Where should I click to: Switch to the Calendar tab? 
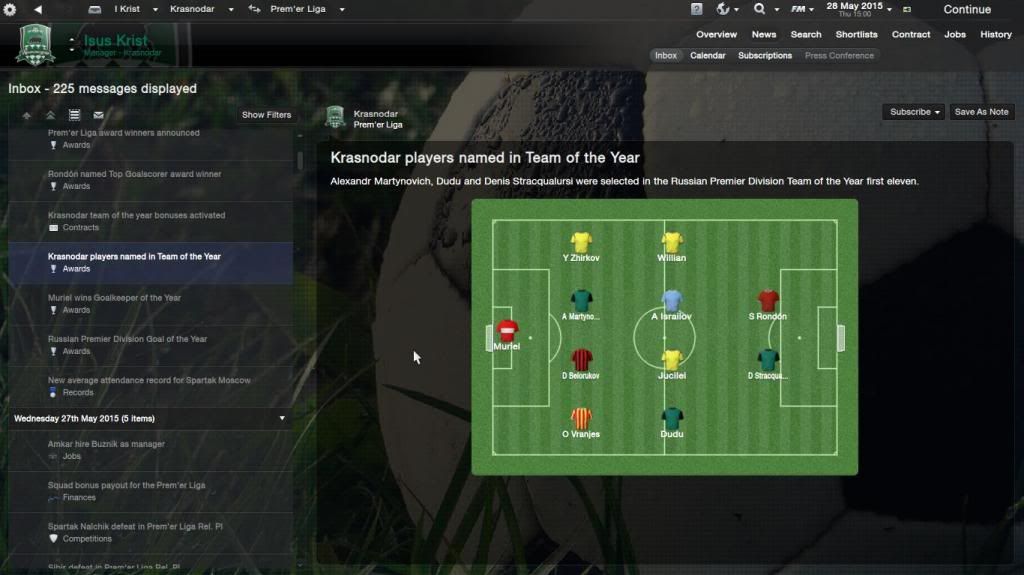pyautogui.click(x=708, y=56)
